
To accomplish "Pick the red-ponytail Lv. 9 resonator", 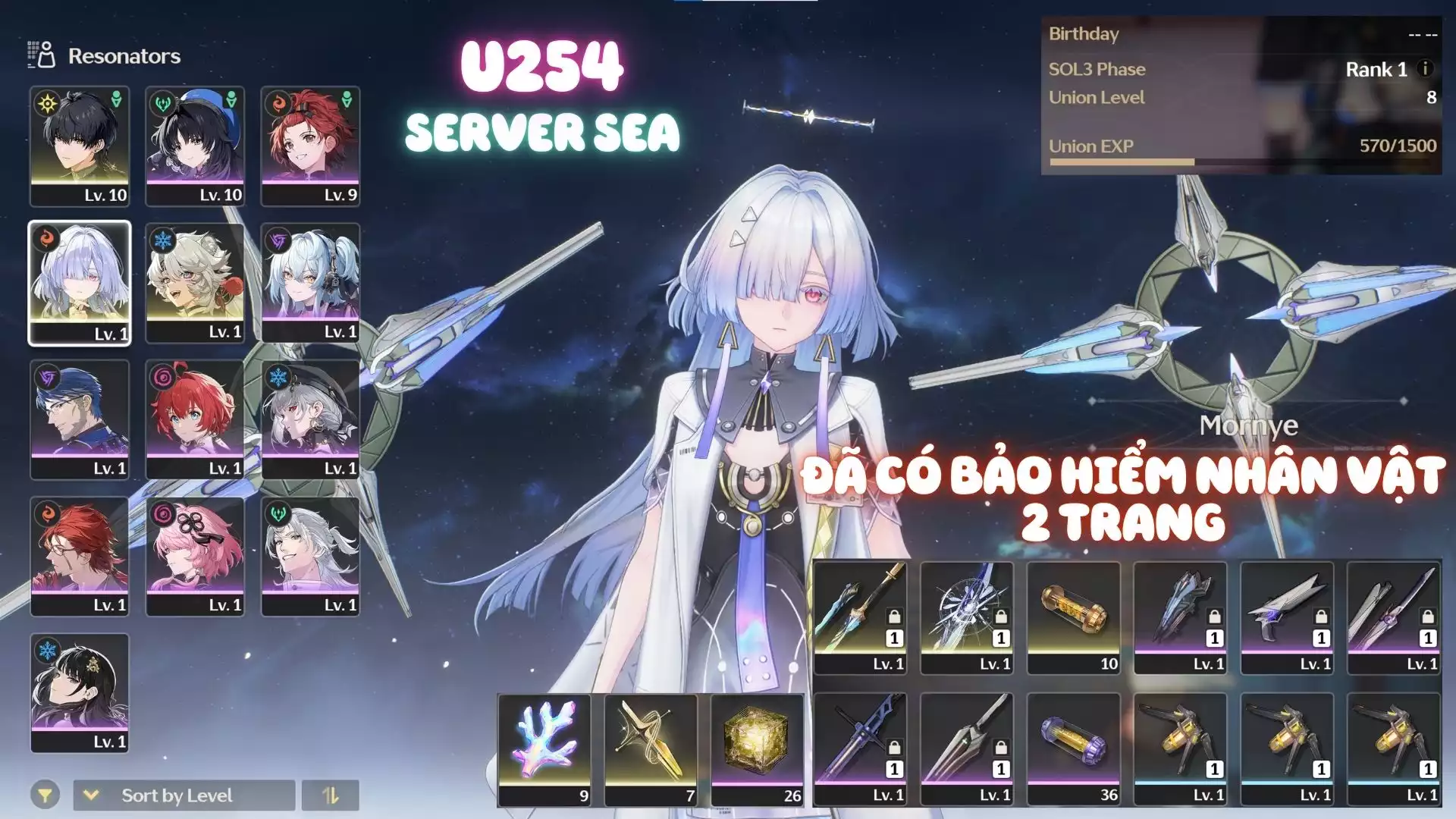I will pyautogui.click(x=310, y=146).
